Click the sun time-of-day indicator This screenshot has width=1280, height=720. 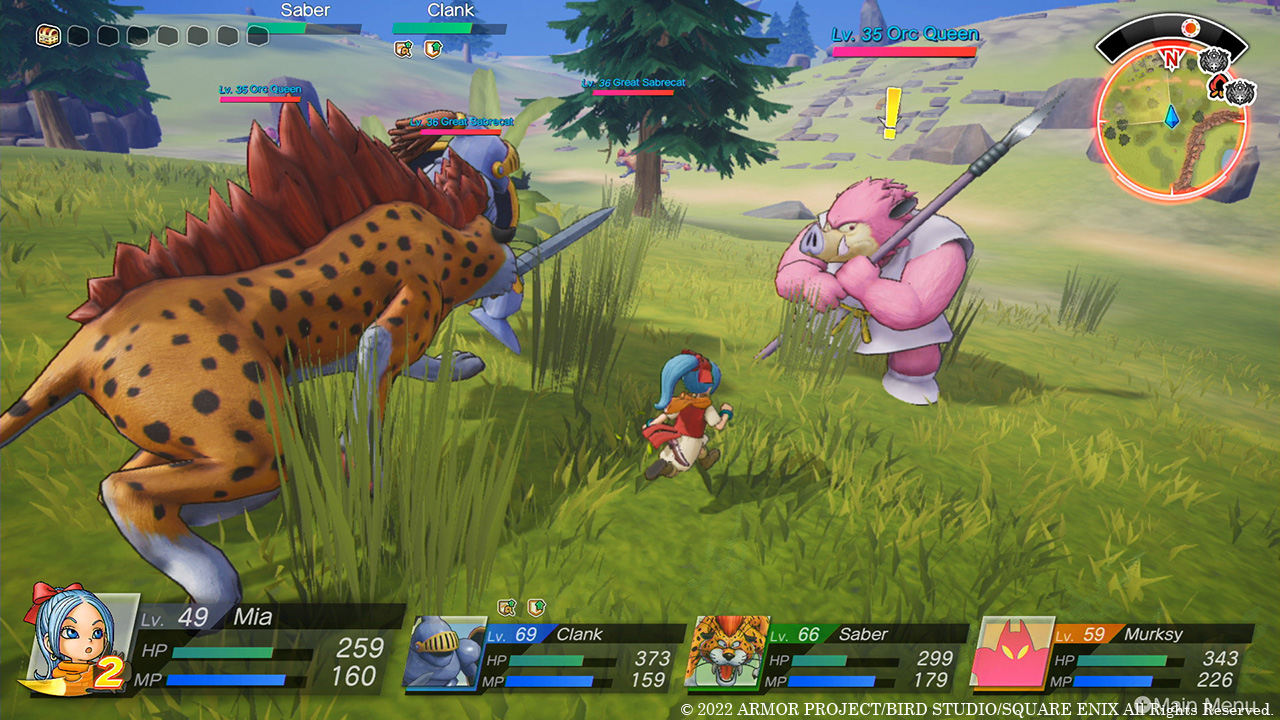(x=1190, y=28)
